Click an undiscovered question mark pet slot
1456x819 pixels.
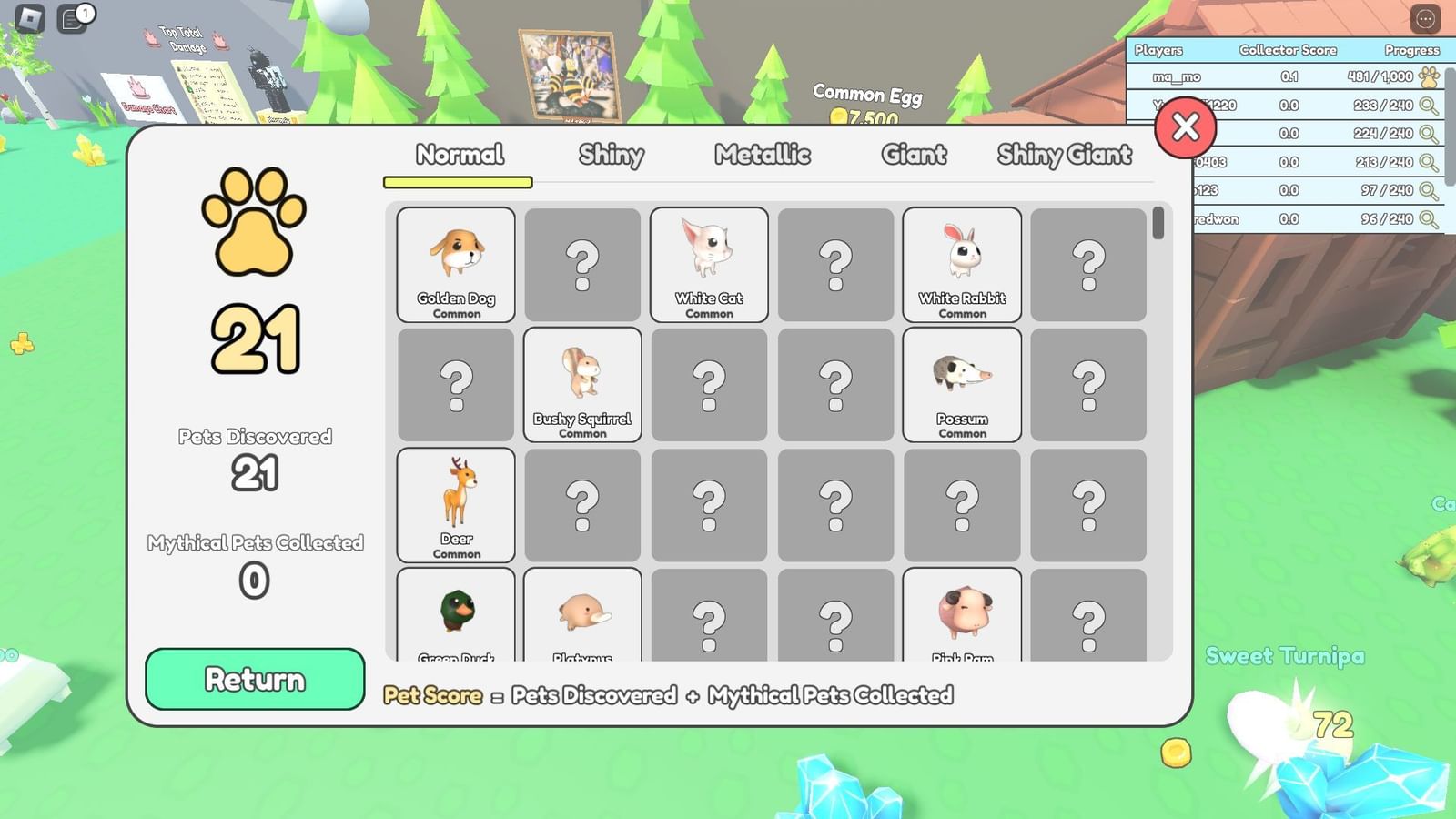(582, 265)
